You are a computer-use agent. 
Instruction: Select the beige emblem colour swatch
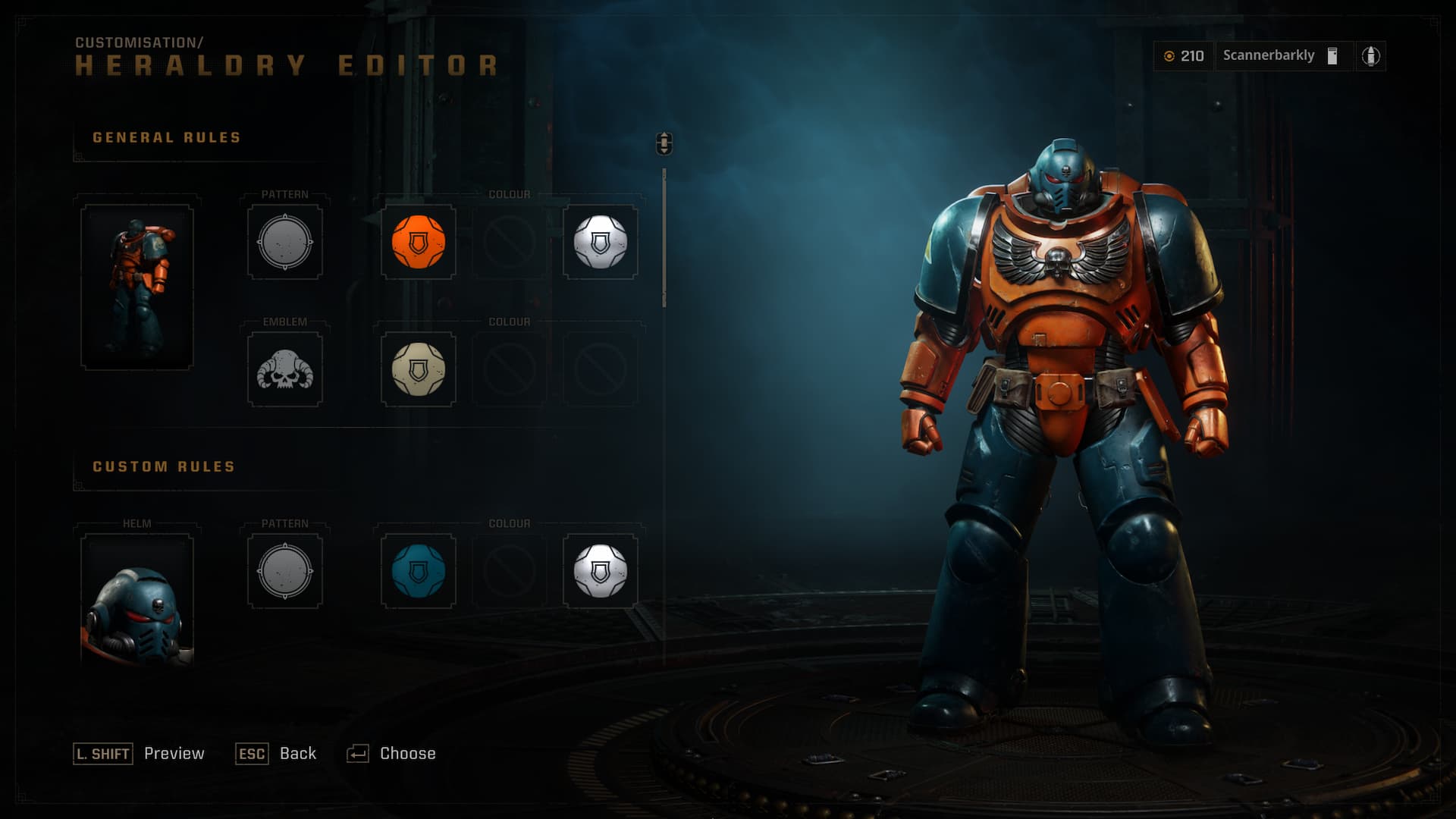point(418,370)
